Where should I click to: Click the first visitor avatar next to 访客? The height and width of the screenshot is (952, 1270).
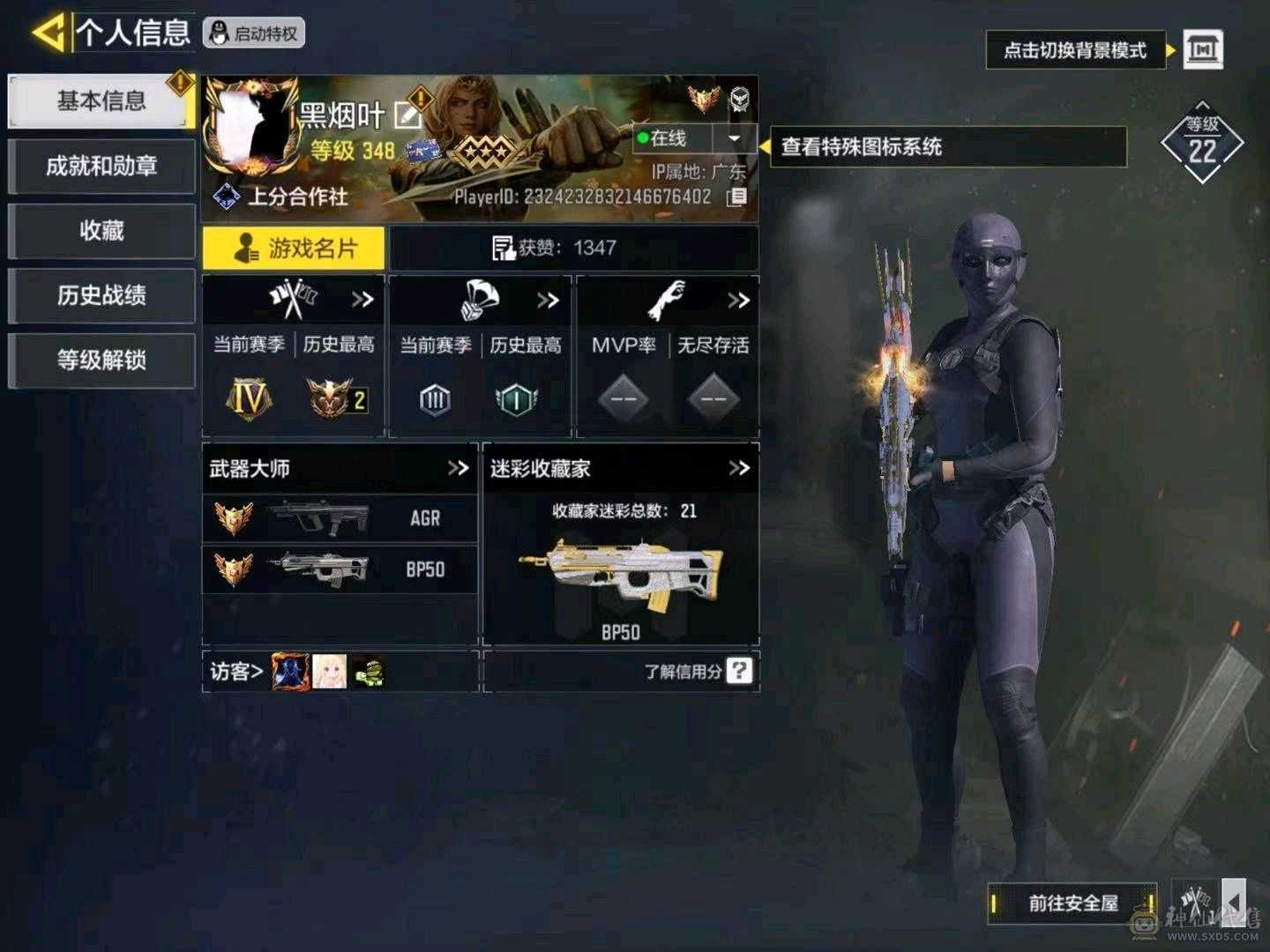click(x=288, y=671)
